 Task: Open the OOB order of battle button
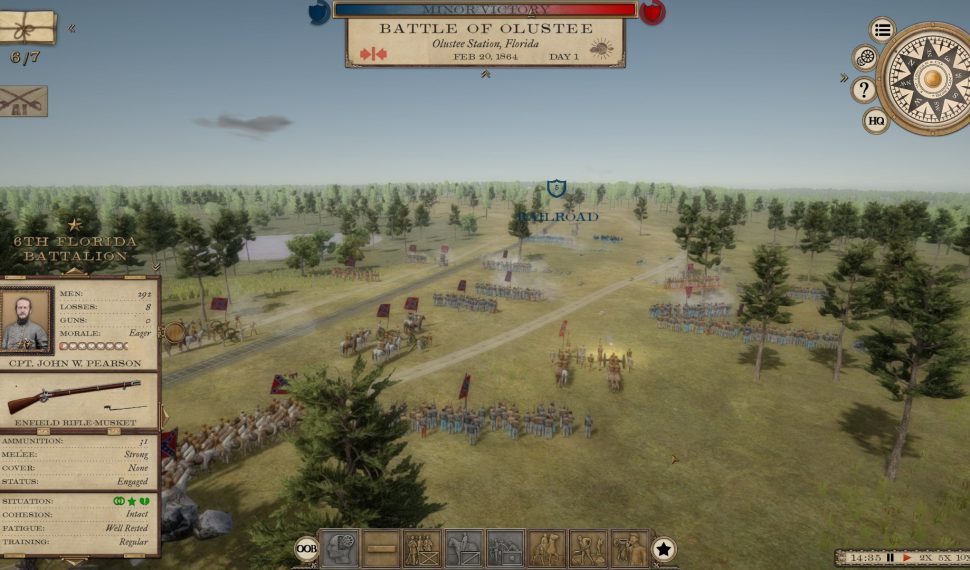(306, 549)
